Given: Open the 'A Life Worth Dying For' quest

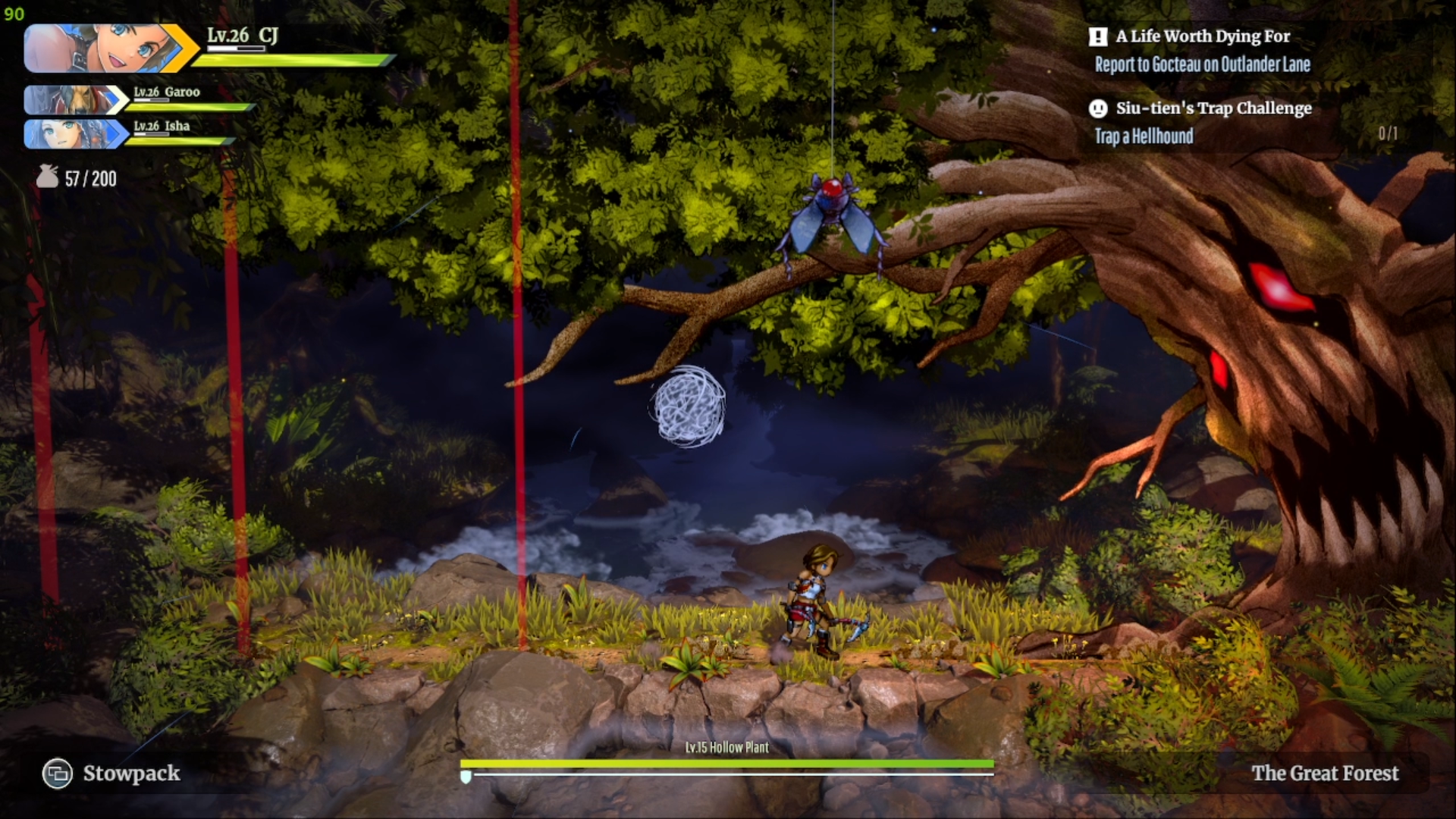Looking at the screenshot, I should [x=1202, y=36].
